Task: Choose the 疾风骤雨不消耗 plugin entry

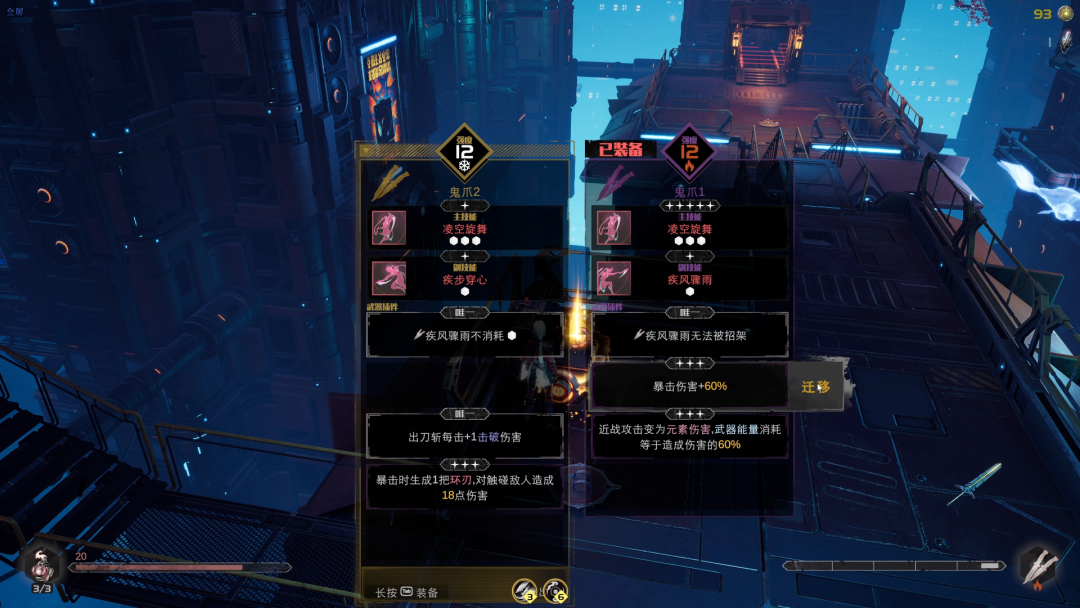Action: coord(465,335)
